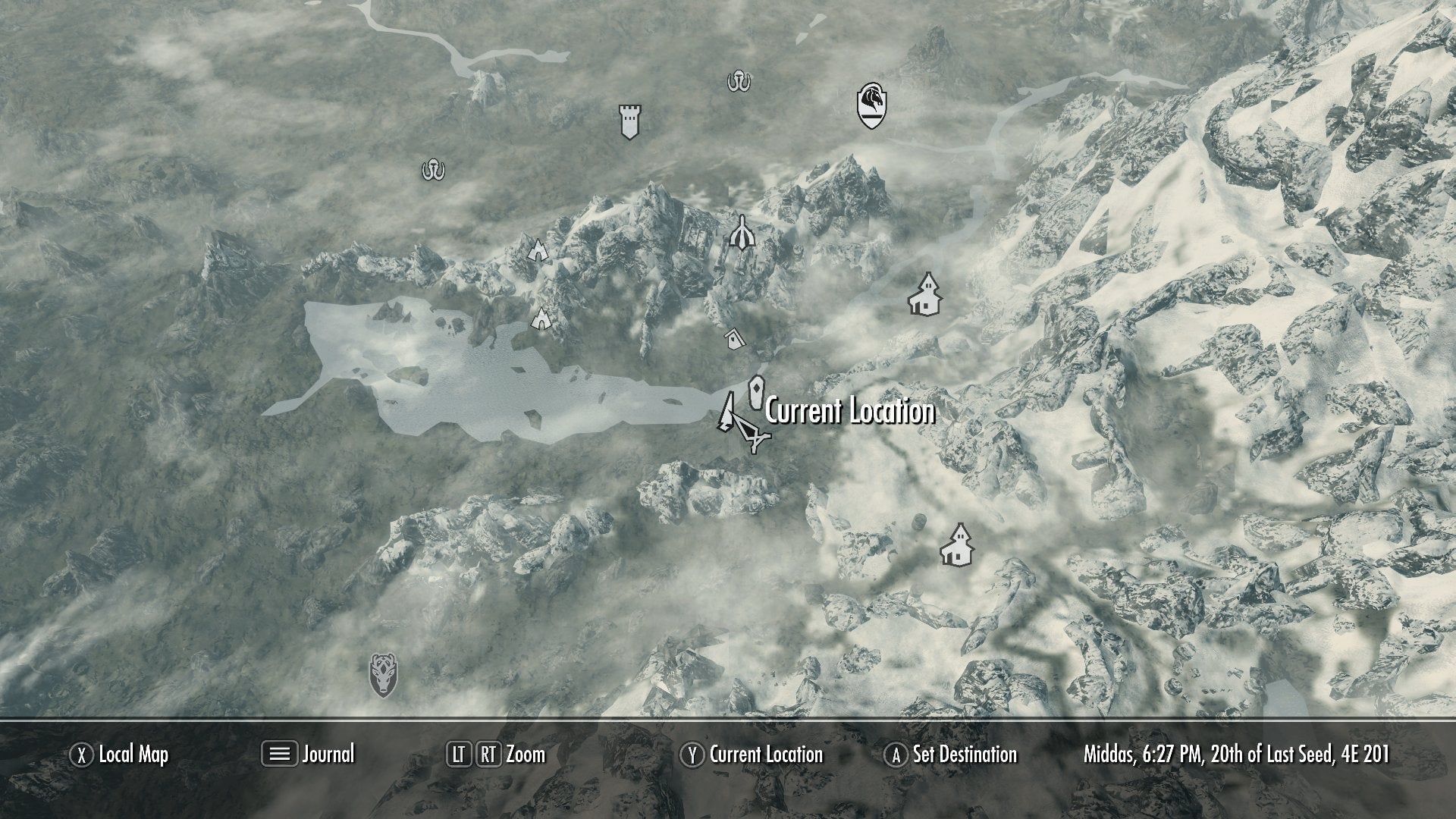1456x819 pixels.
Task: Select the western Orc stronghold marker
Action: coord(431,170)
